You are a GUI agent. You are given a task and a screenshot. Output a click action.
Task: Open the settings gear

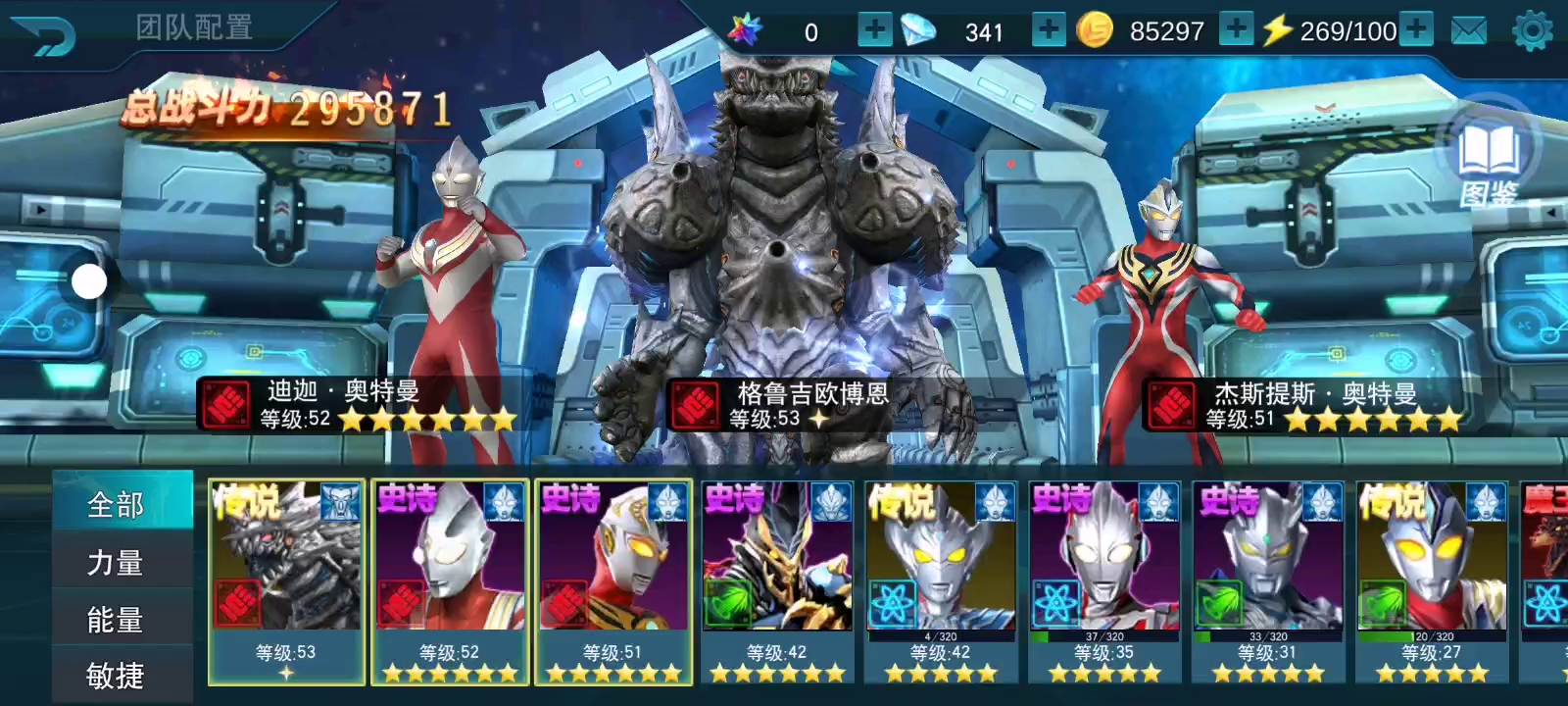tap(1533, 31)
